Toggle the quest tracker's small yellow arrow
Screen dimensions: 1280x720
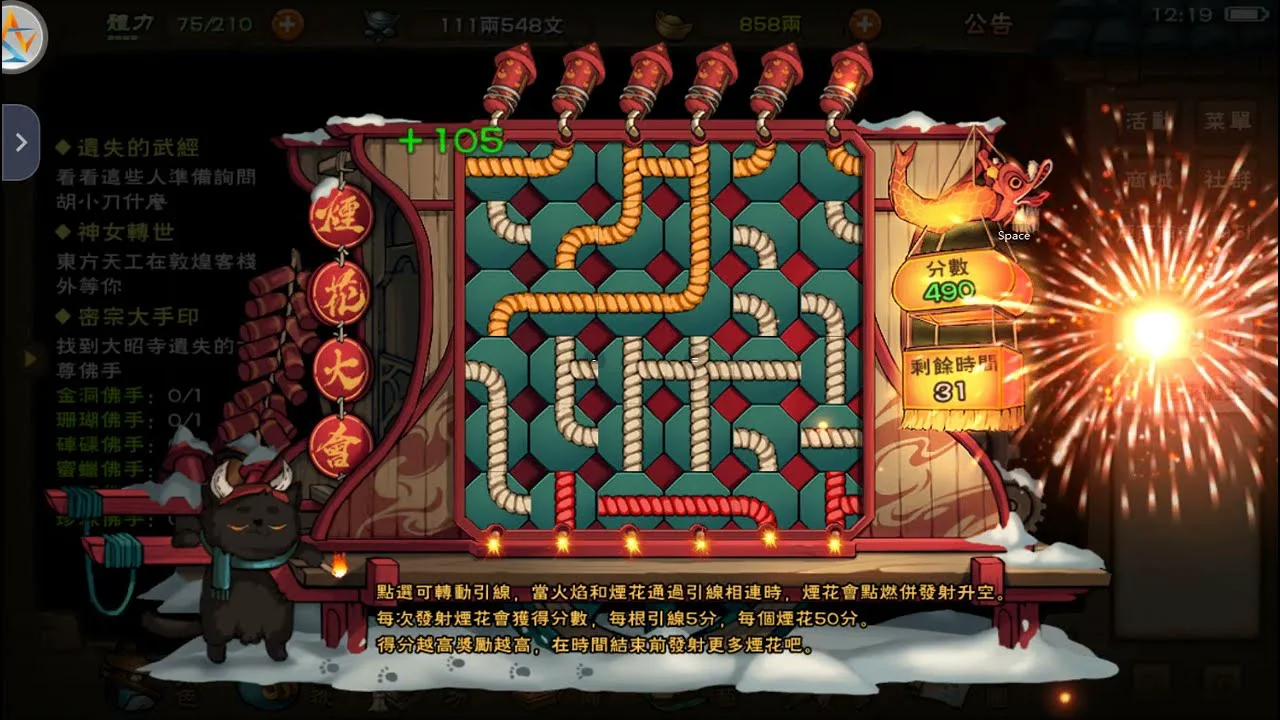pos(30,357)
